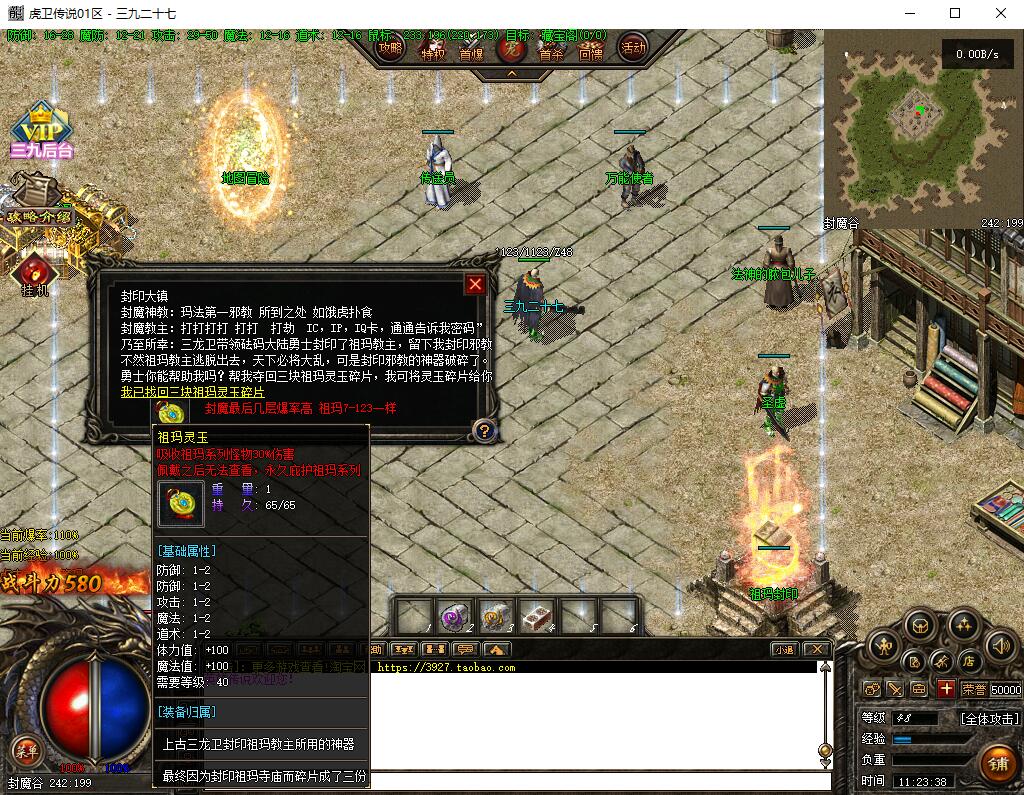1024x795 pixels.
Task: Open the 首杀 first-kill menu
Action: (x=551, y=48)
